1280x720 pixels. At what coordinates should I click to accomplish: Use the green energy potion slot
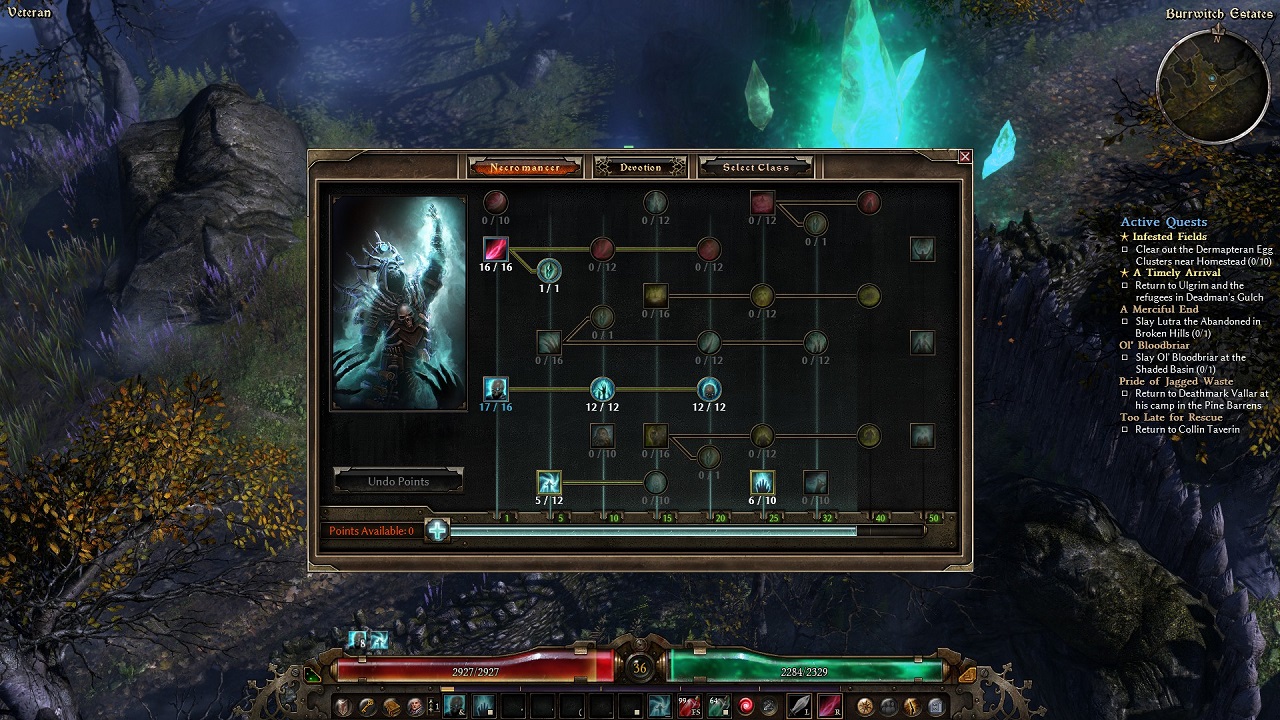[x=717, y=707]
